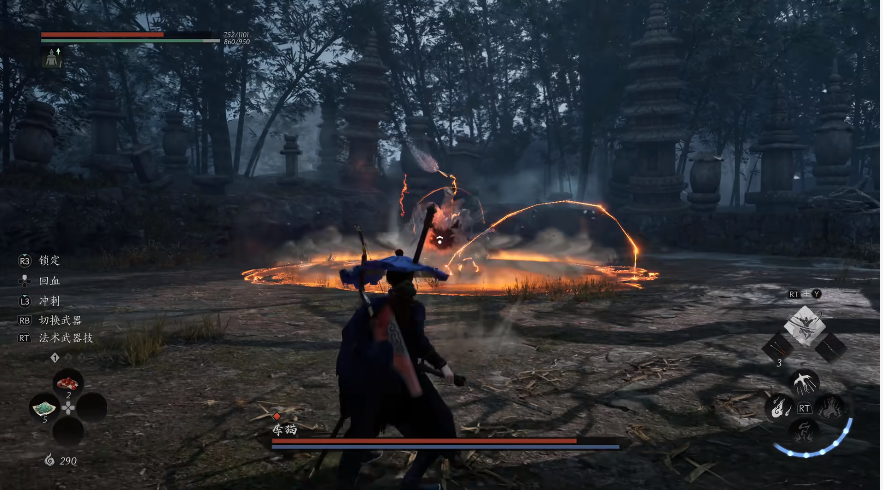883x490 pixels.
Task: Trigger the greyed-out flame burst spell icon
Action: [829, 406]
